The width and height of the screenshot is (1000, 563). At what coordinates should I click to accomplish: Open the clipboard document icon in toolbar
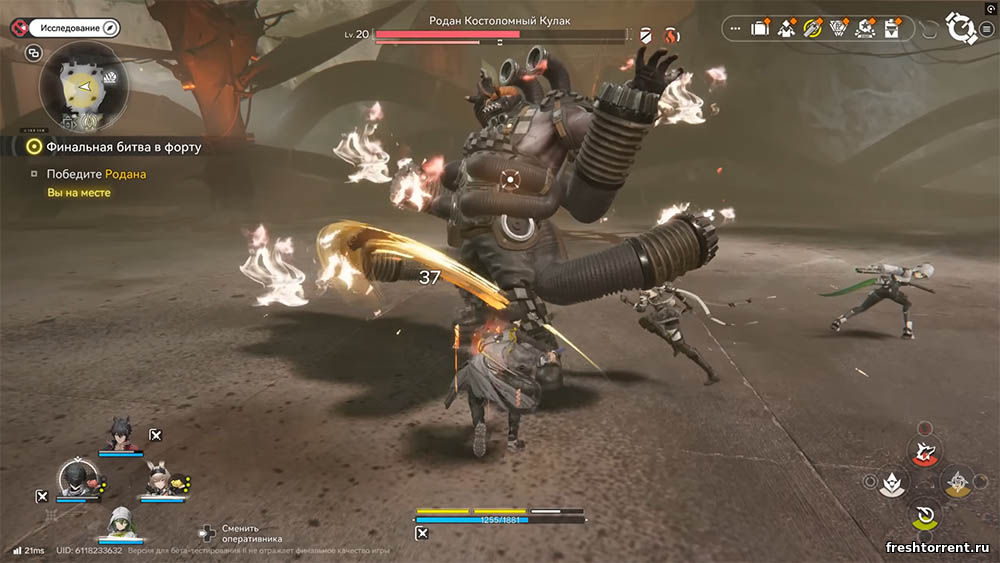coord(890,29)
